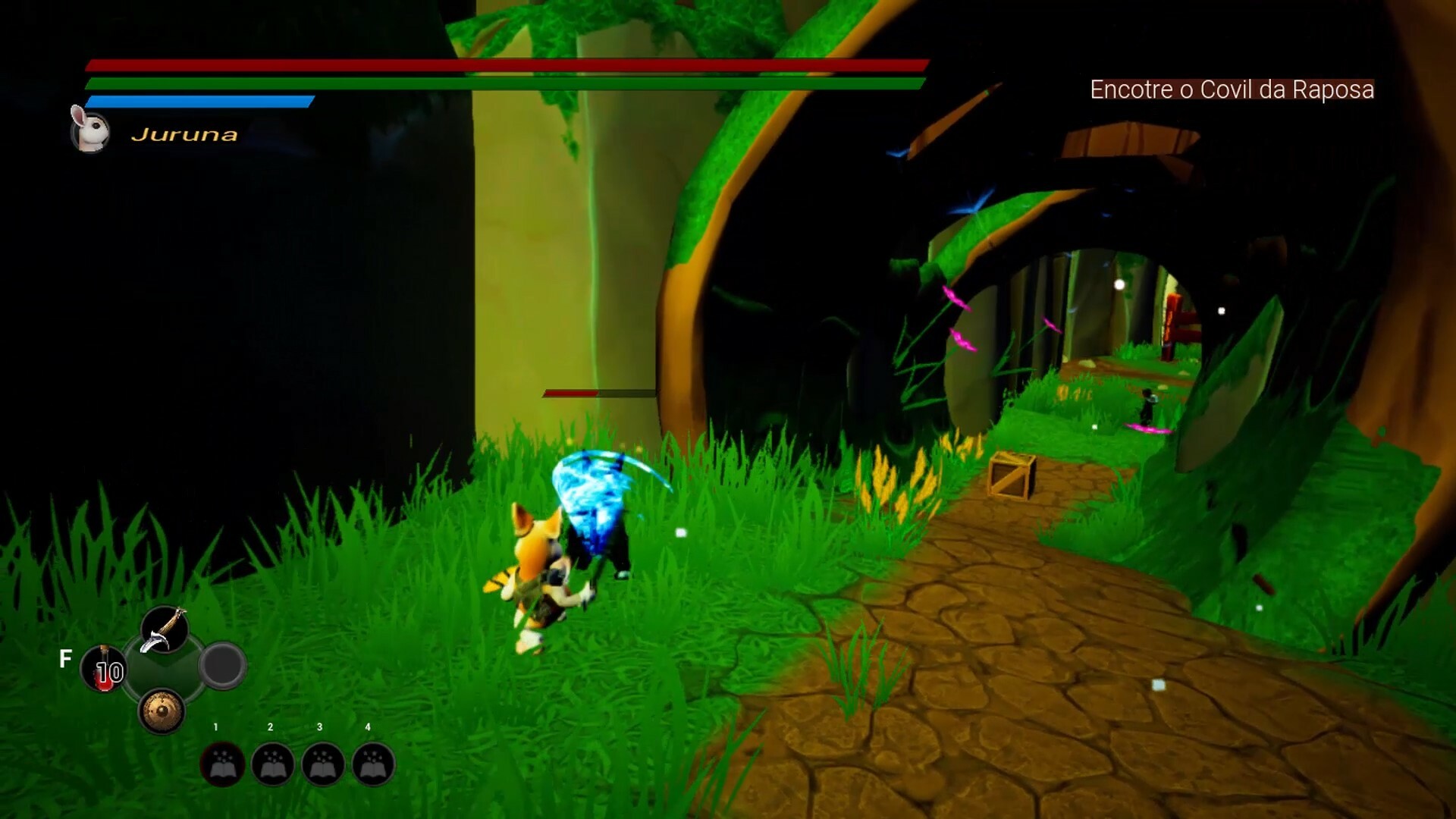
Task: Click the F key interaction prompt
Action: [66, 657]
